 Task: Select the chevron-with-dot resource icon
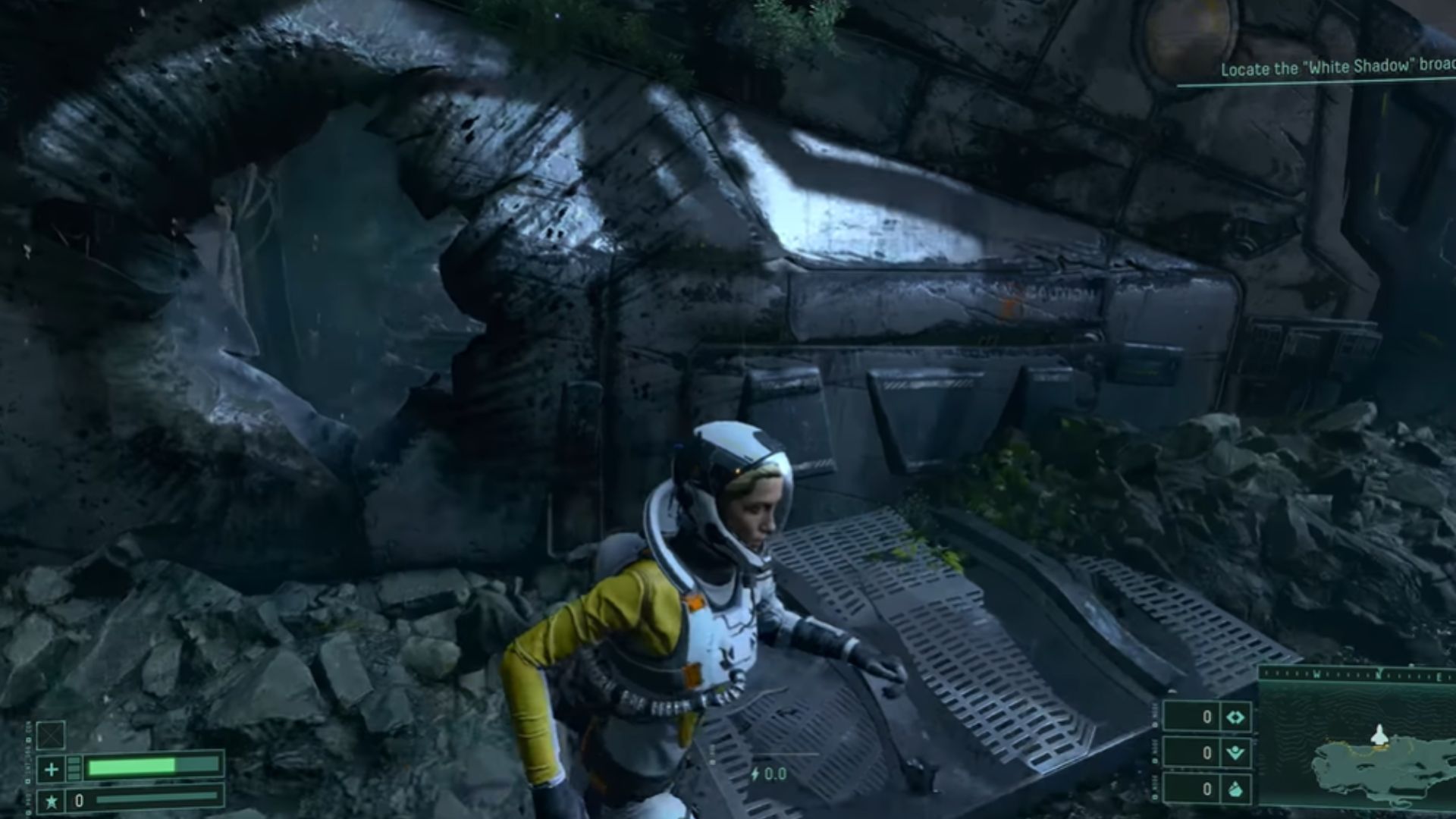coord(1235,753)
